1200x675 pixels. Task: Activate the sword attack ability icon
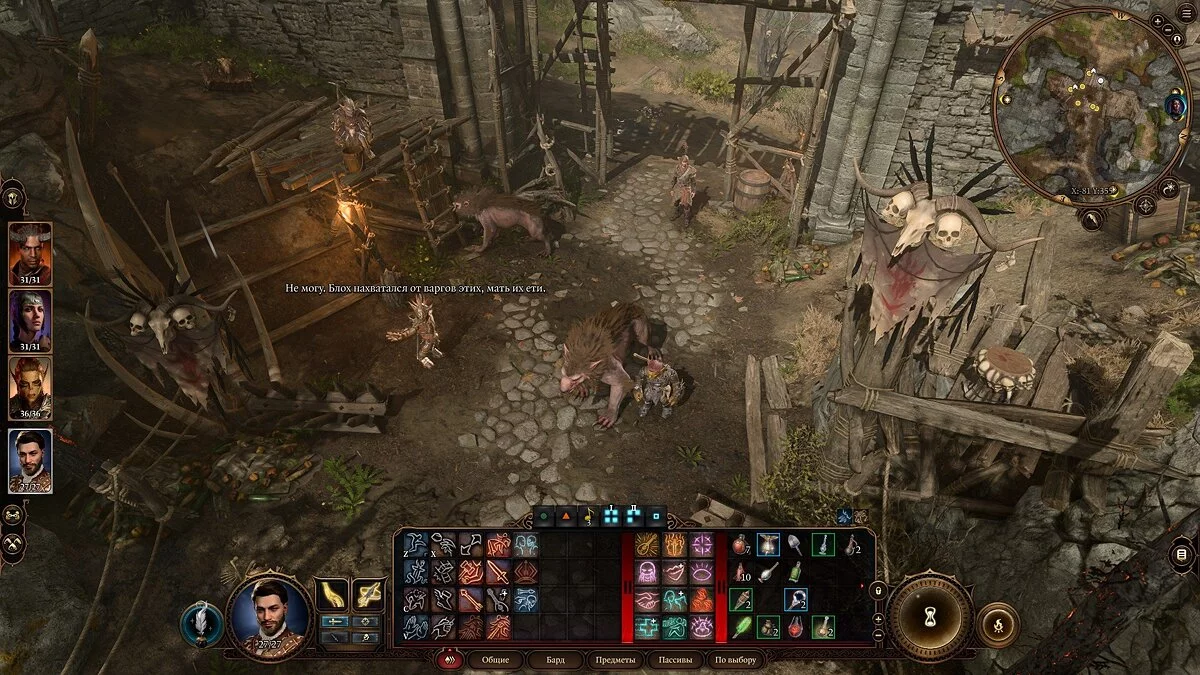(x=498, y=573)
